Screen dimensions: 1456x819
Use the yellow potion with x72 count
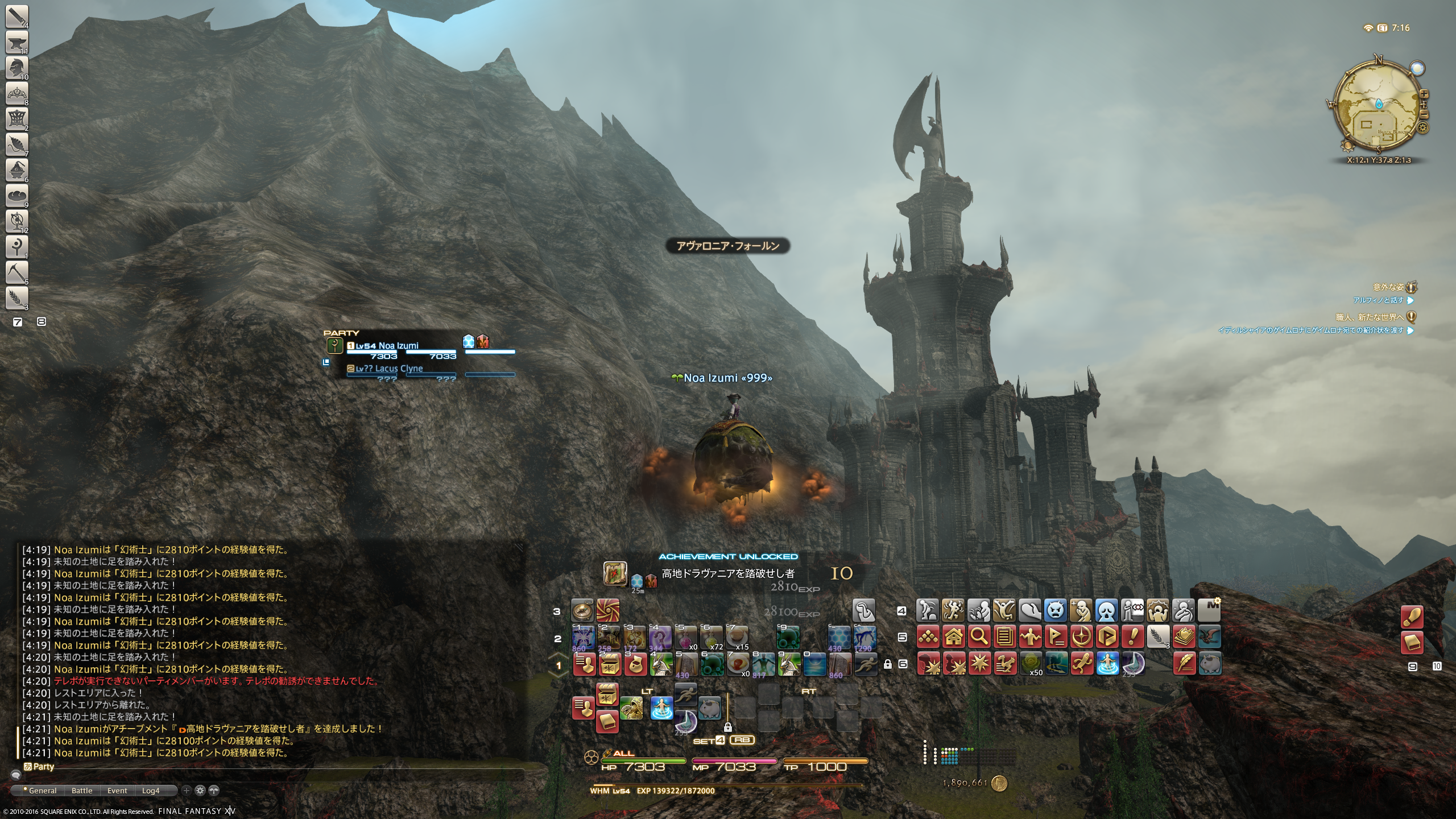[712, 638]
